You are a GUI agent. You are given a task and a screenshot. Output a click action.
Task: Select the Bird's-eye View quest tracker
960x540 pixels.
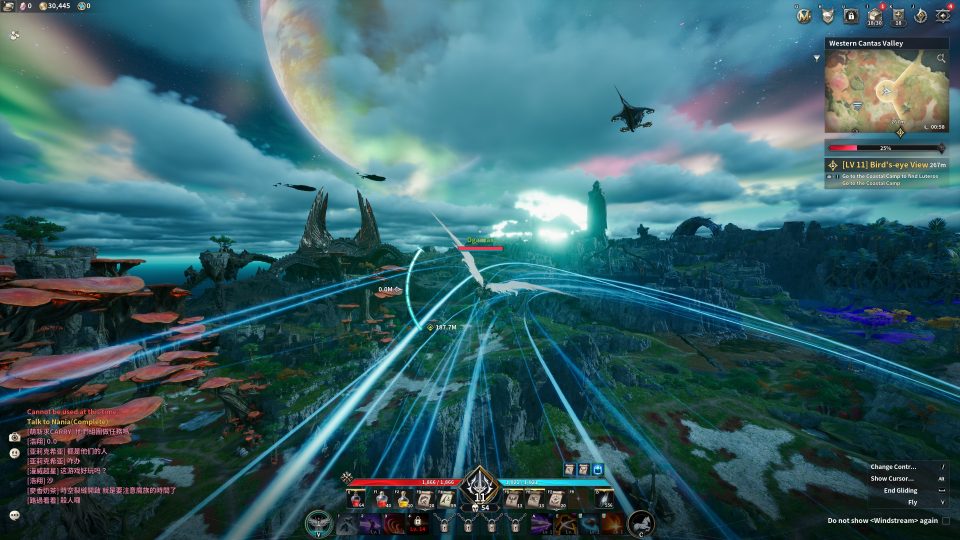(887, 164)
